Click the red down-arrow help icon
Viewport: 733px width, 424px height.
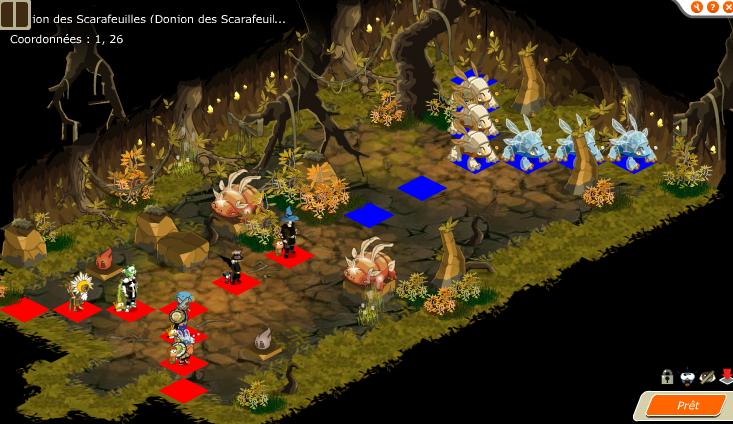coord(726,377)
